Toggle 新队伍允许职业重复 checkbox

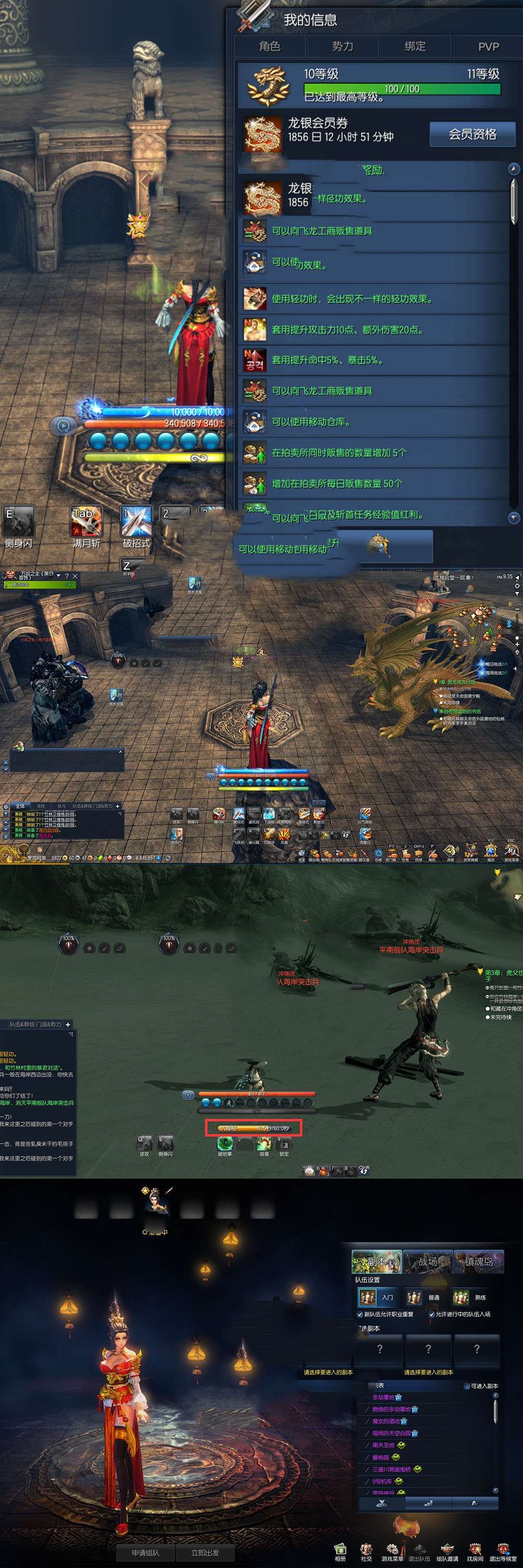click(x=360, y=1314)
